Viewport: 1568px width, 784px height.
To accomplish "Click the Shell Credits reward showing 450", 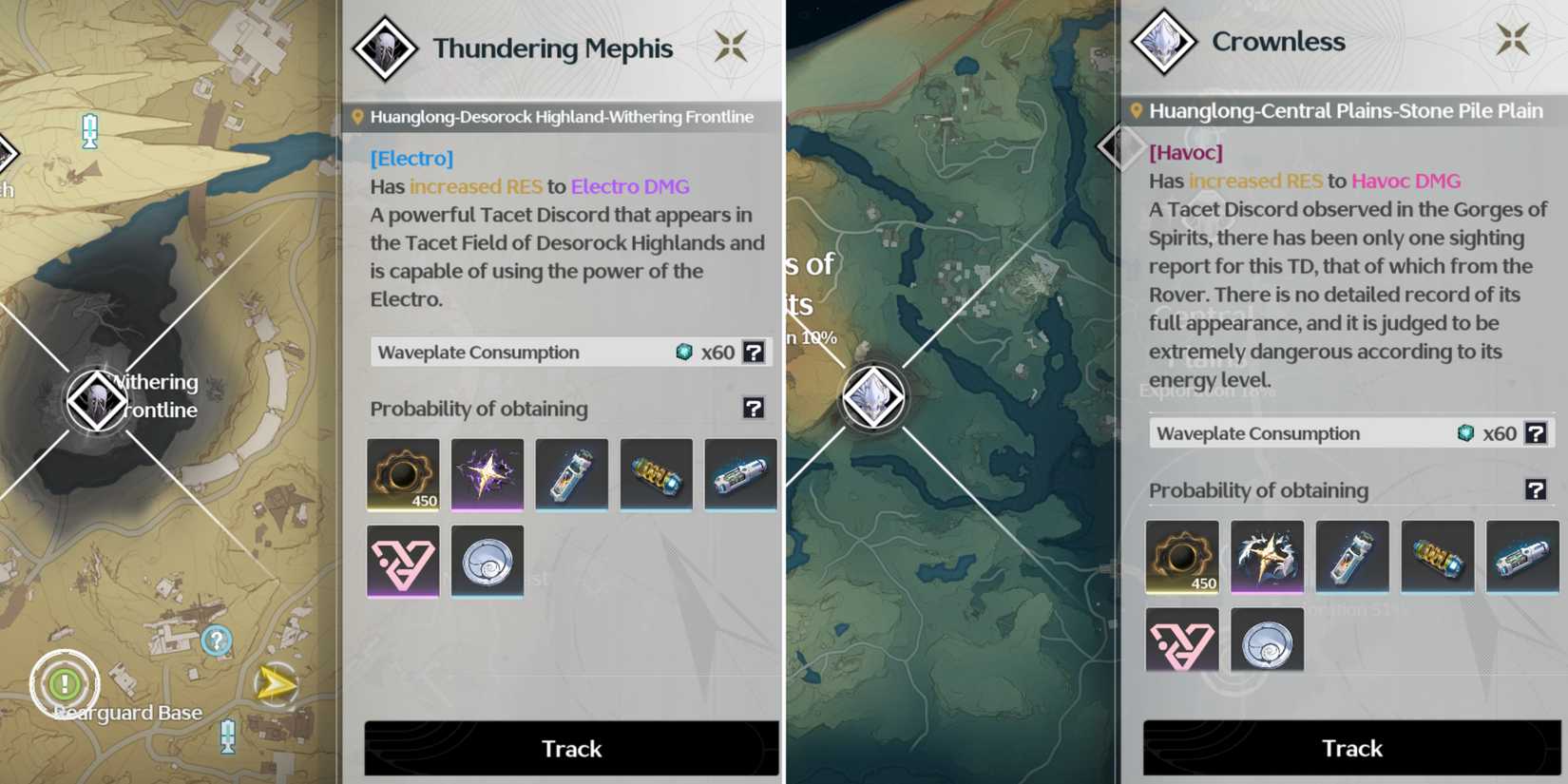I will pos(402,475).
